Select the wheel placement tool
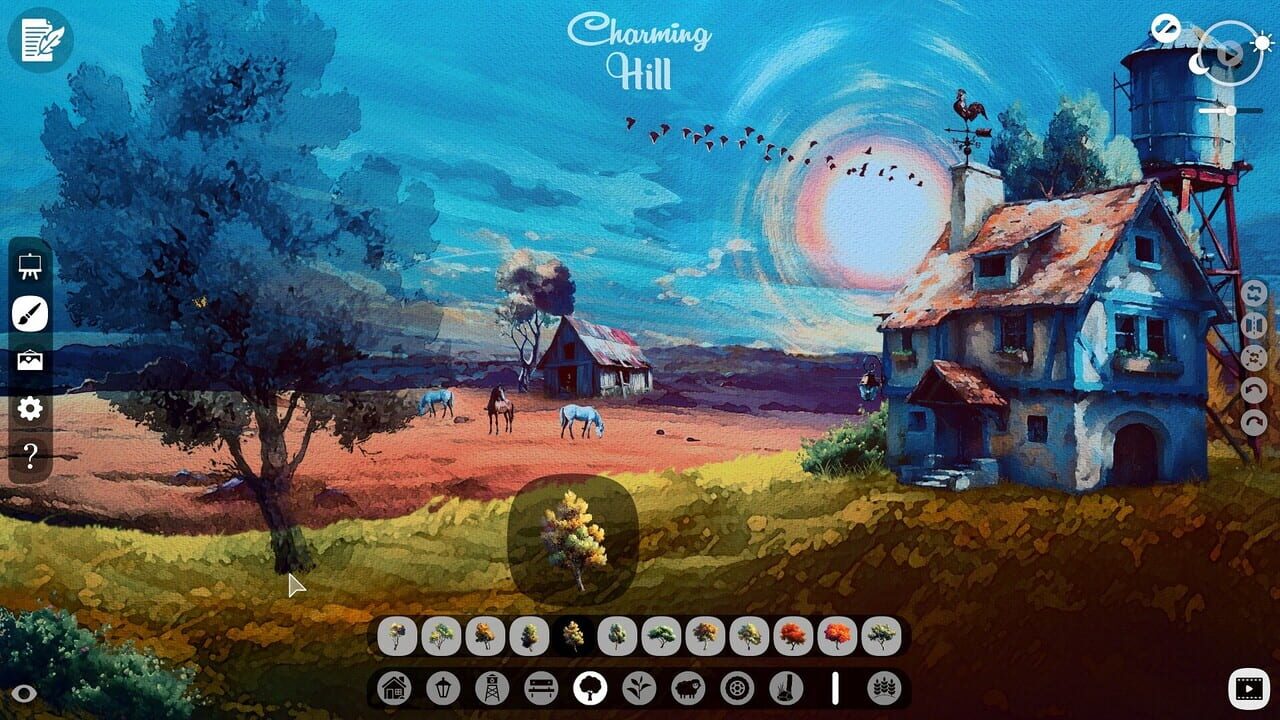This screenshot has height=720, width=1280. point(736,688)
